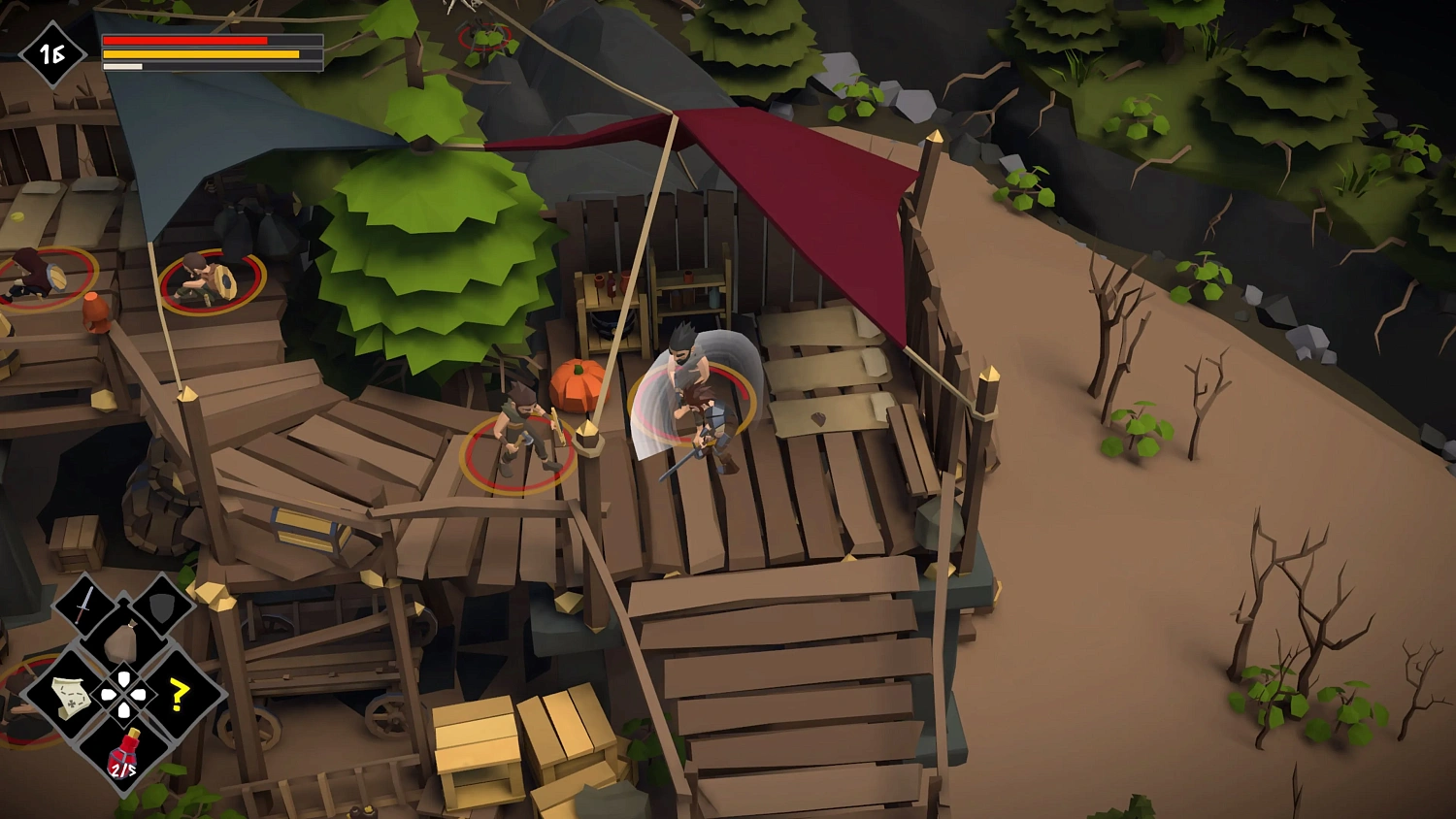Image resolution: width=1456 pixels, height=819 pixels.
Task: Click the red health bar
Action: [184, 40]
